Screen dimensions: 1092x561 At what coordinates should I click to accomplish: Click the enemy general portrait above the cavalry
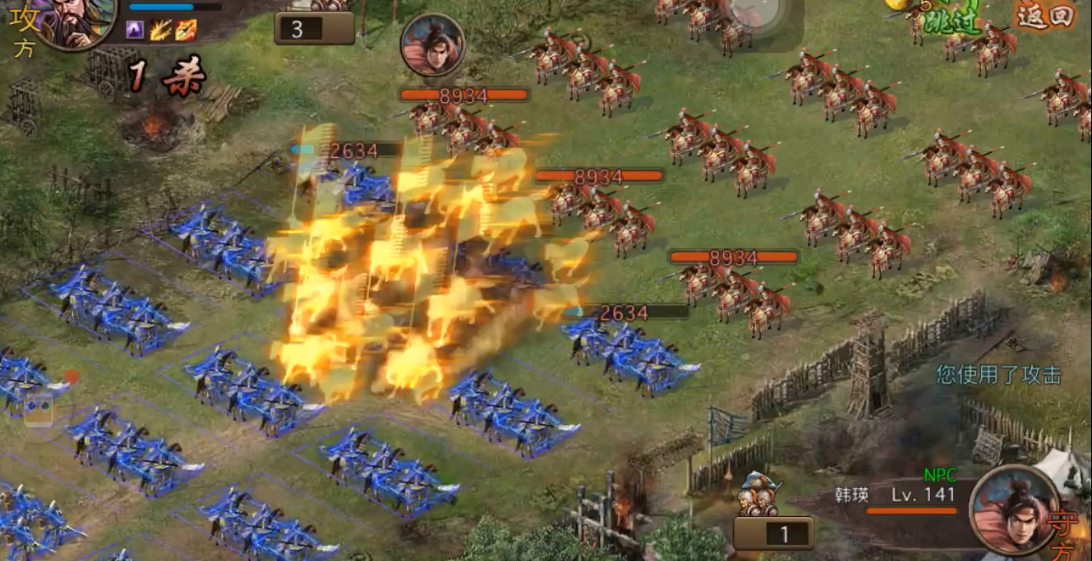click(433, 45)
